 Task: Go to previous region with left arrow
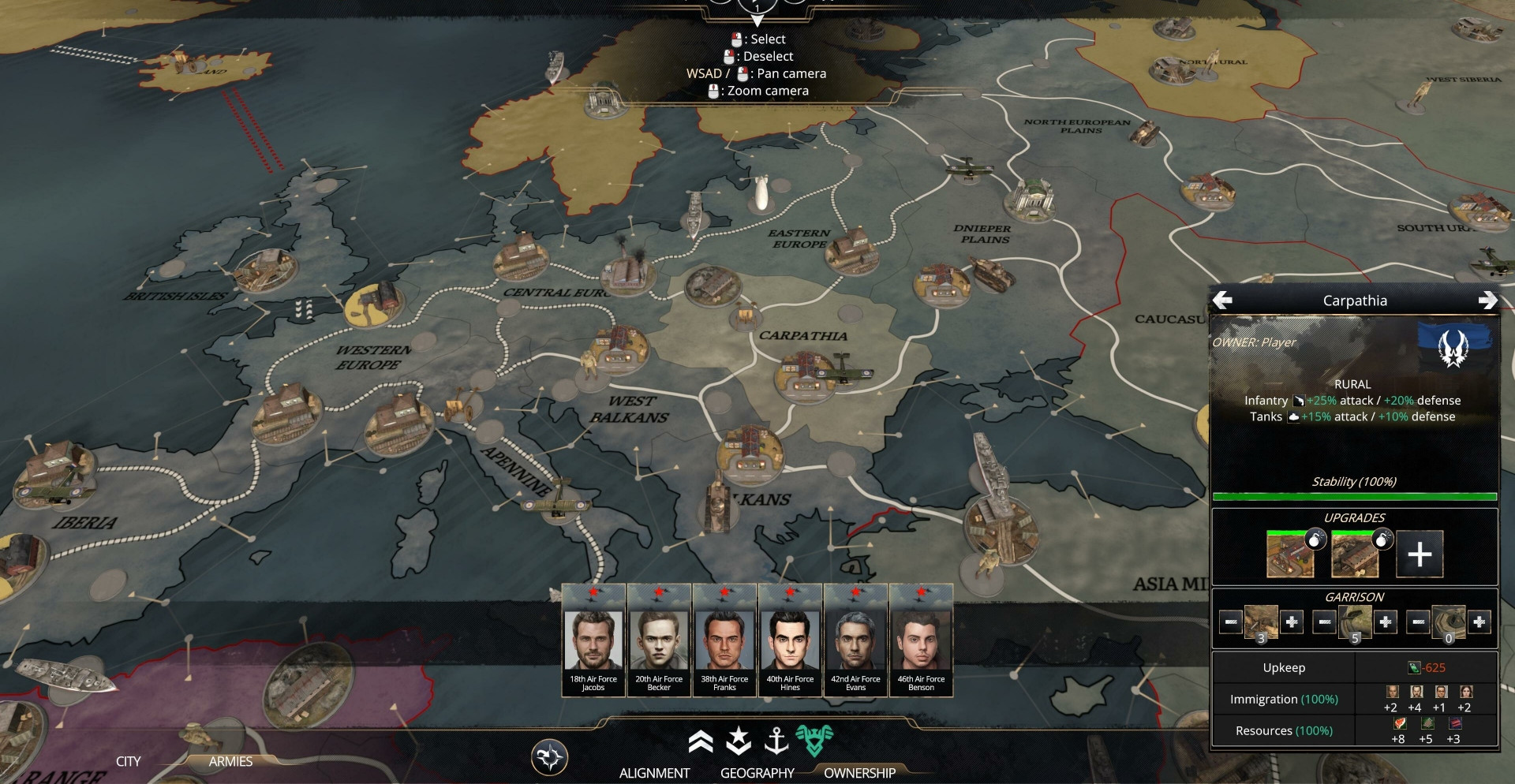tap(1222, 301)
